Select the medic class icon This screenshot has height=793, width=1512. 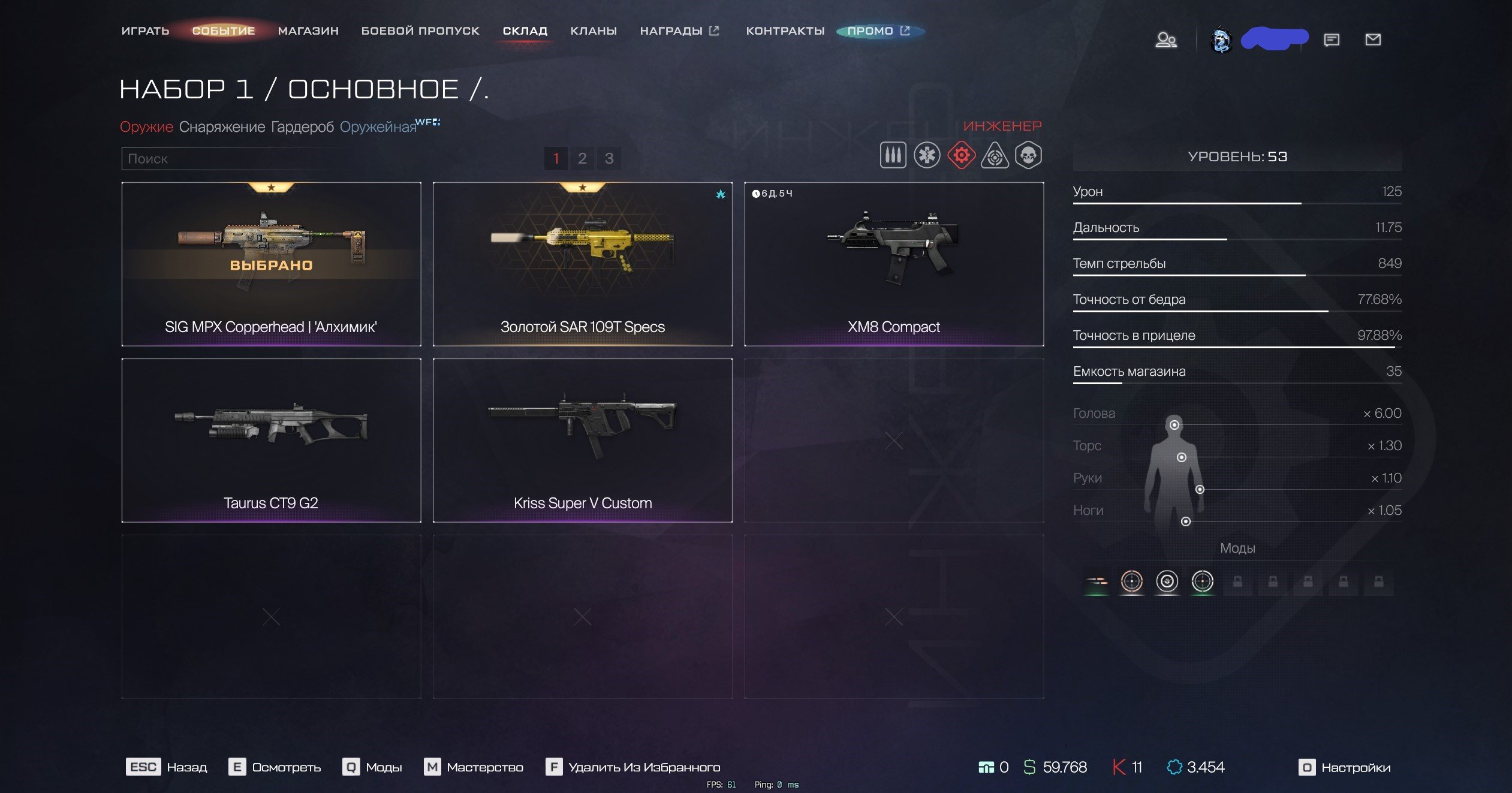pos(927,155)
